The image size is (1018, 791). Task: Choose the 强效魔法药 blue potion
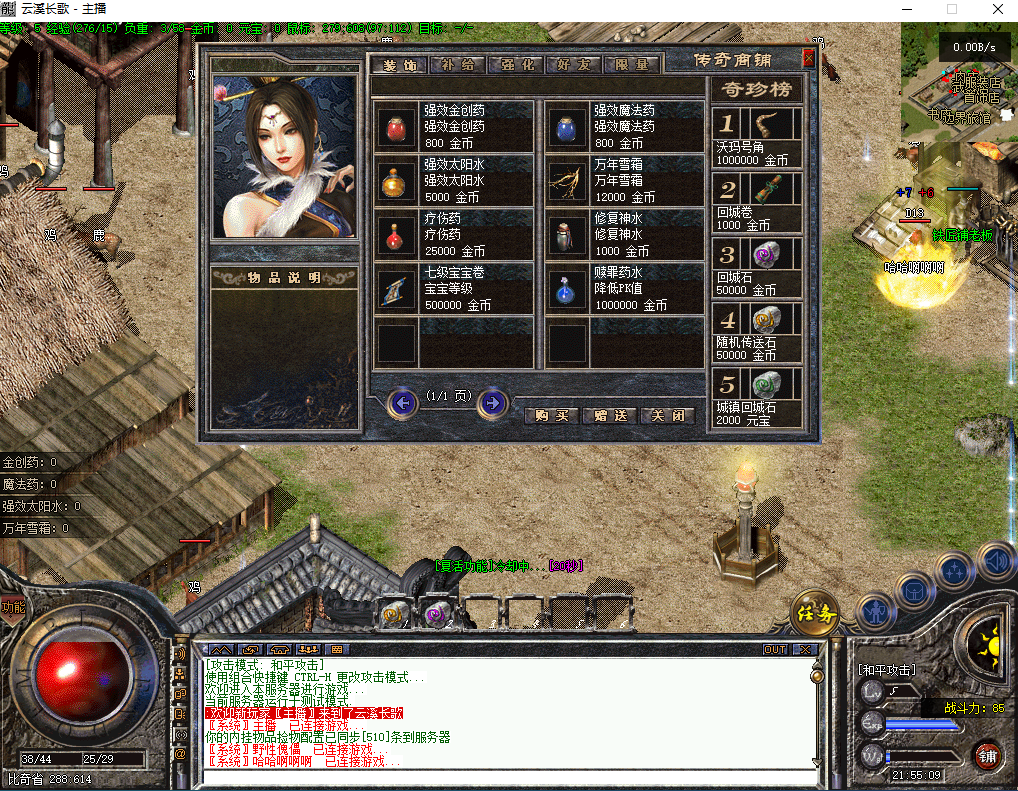565,126
